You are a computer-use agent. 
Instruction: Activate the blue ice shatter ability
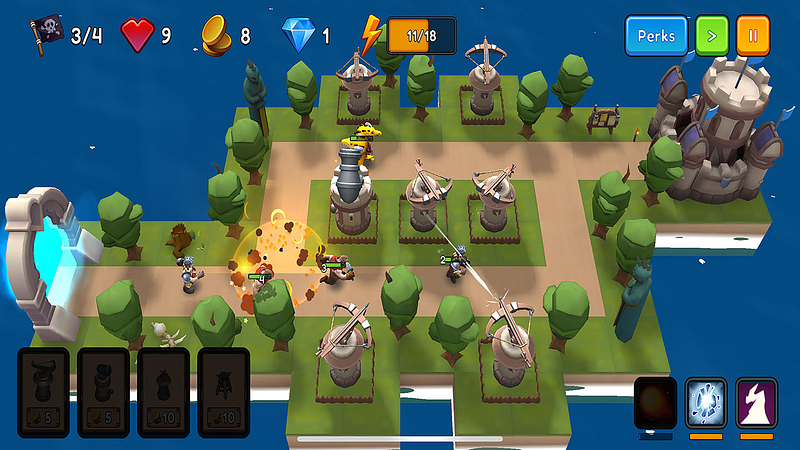[x=706, y=403]
